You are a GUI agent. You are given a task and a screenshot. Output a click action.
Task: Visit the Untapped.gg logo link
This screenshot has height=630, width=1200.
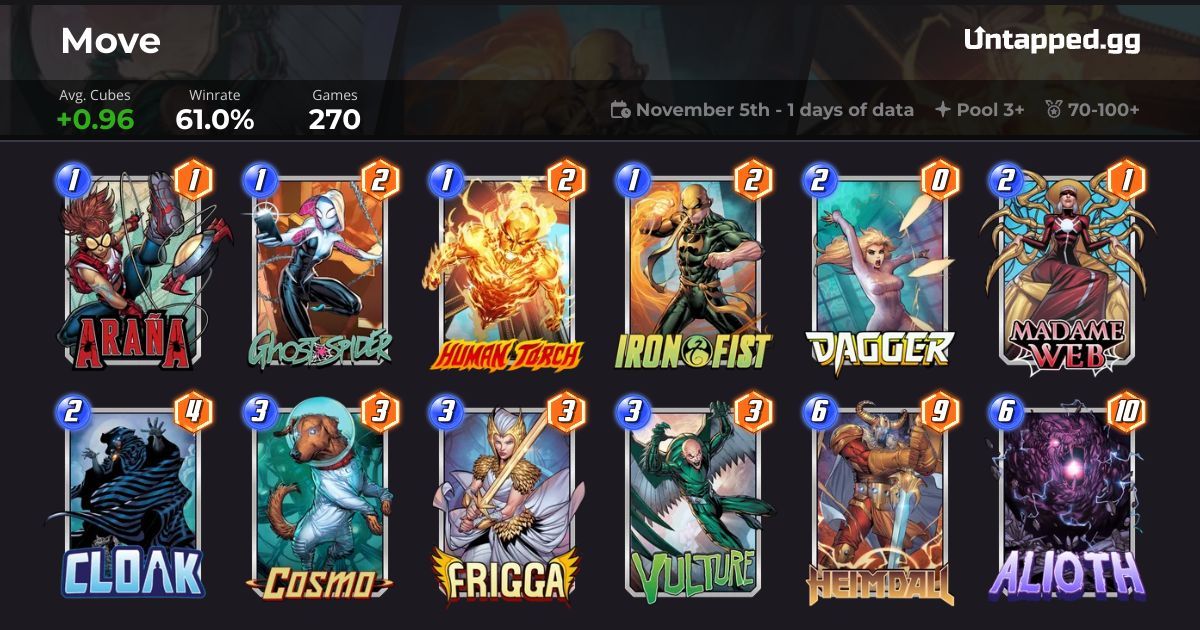(1052, 40)
